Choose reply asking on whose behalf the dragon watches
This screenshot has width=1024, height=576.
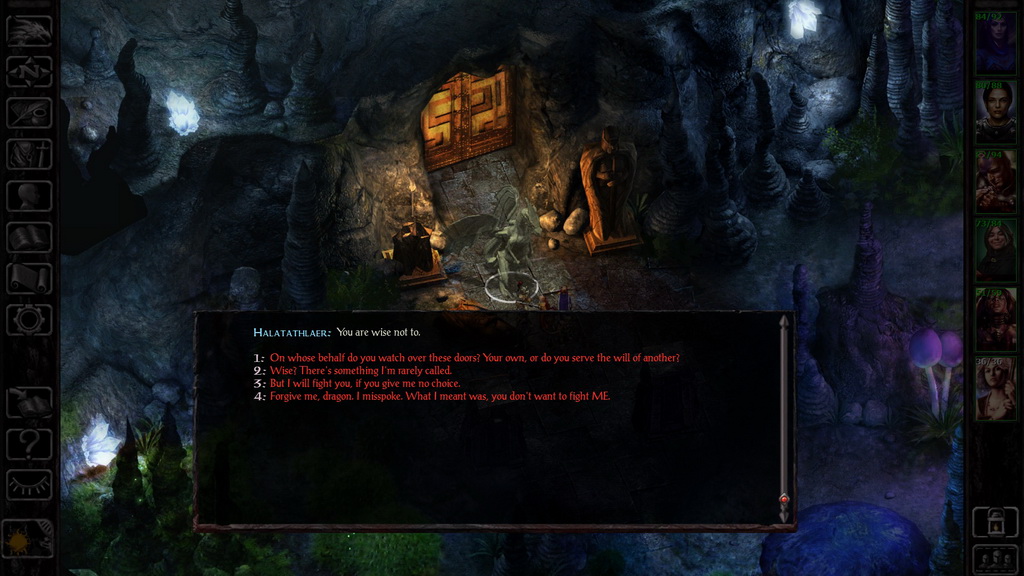pyautogui.click(x=474, y=358)
